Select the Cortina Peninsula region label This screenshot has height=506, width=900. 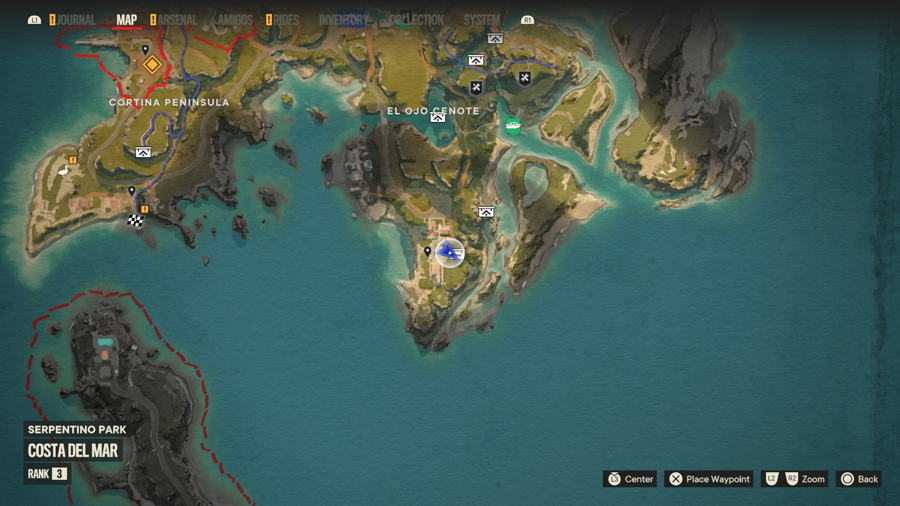(x=169, y=102)
